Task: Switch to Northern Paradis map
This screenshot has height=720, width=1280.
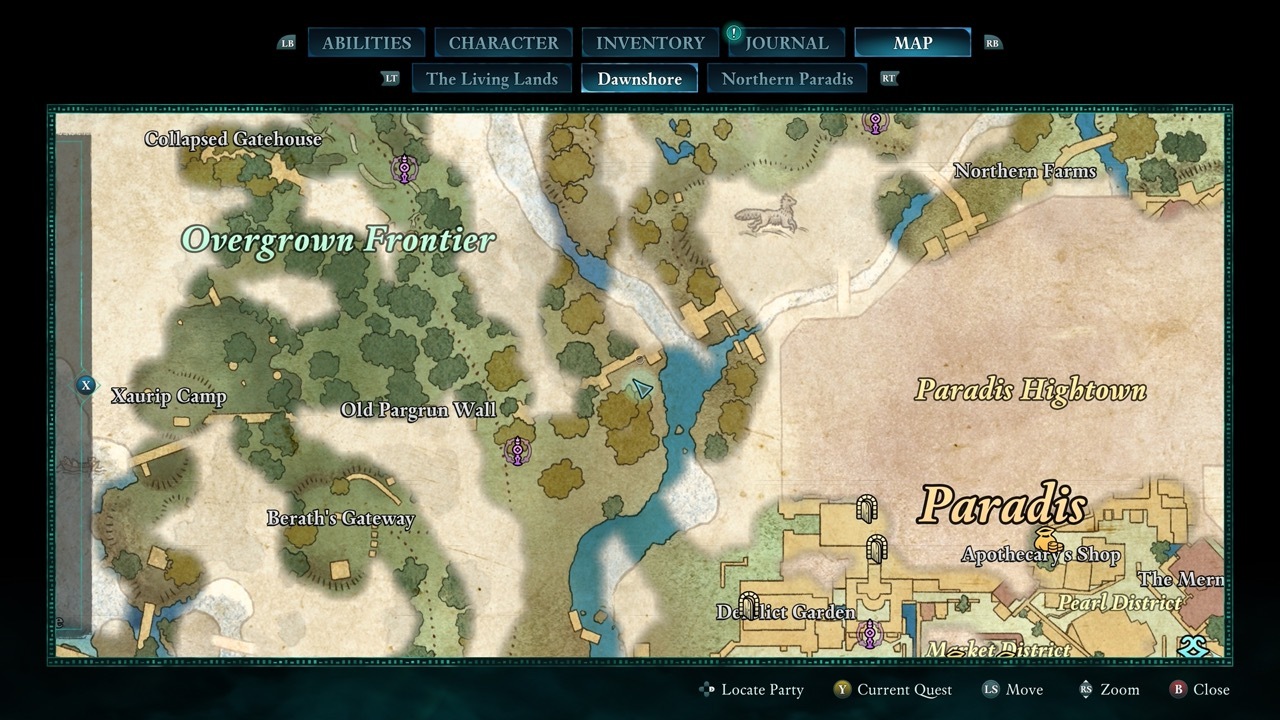Action: pos(787,79)
